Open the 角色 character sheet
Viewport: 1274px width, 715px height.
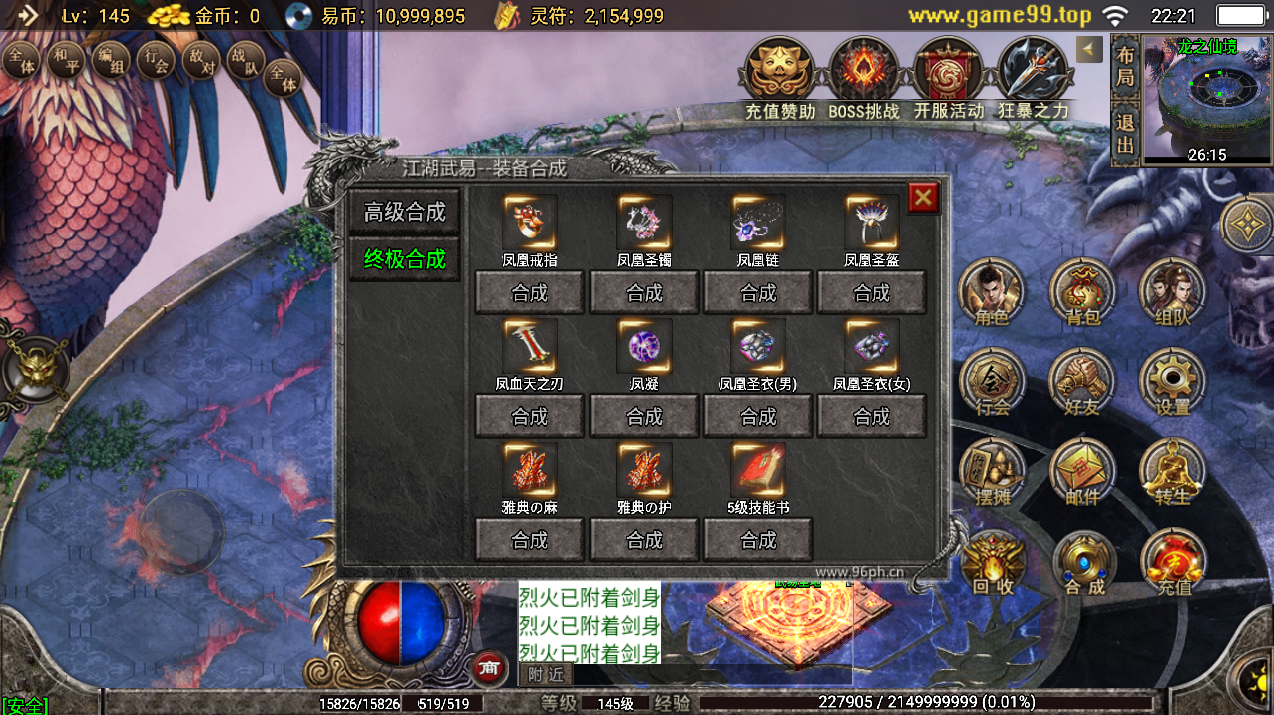(x=990, y=291)
